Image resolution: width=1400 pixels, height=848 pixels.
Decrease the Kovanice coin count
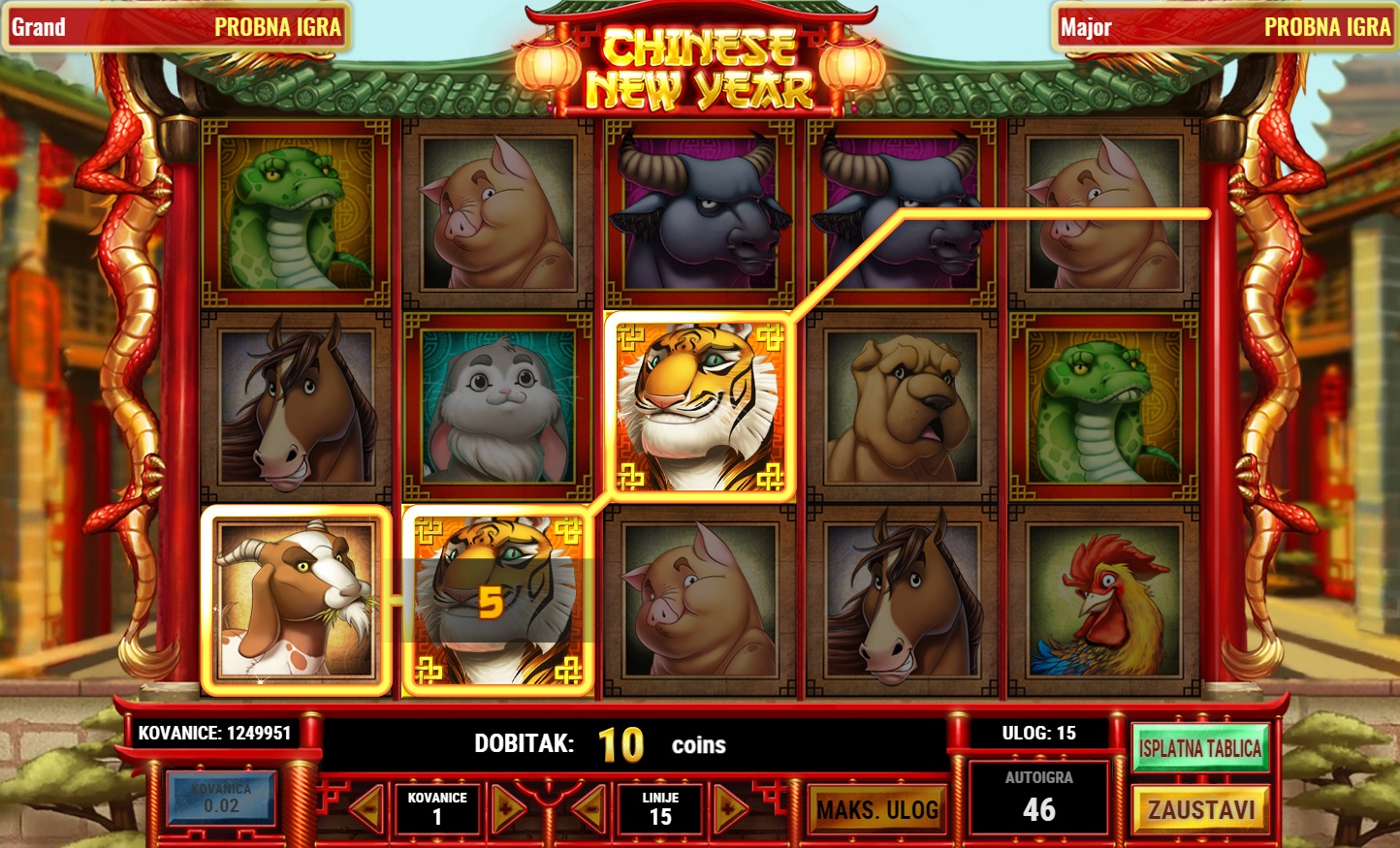pyautogui.click(x=367, y=809)
